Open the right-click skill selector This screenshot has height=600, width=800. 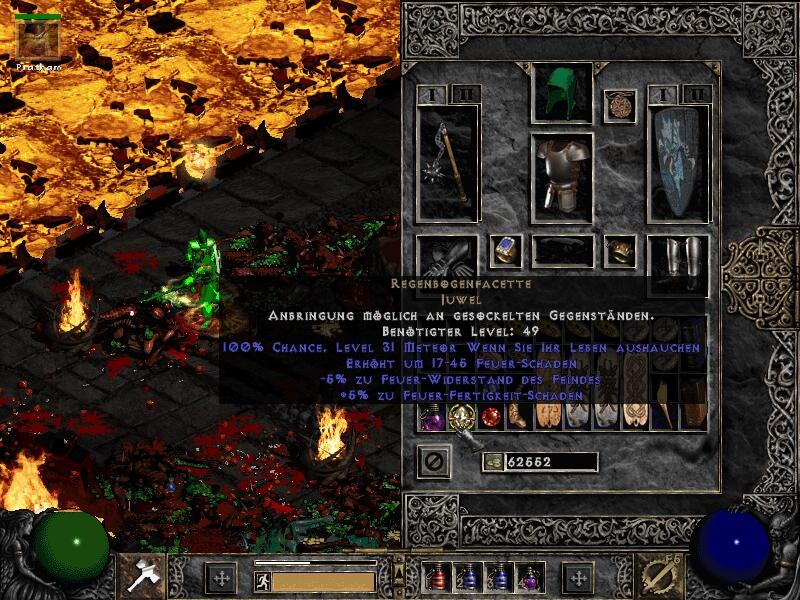coord(661,575)
